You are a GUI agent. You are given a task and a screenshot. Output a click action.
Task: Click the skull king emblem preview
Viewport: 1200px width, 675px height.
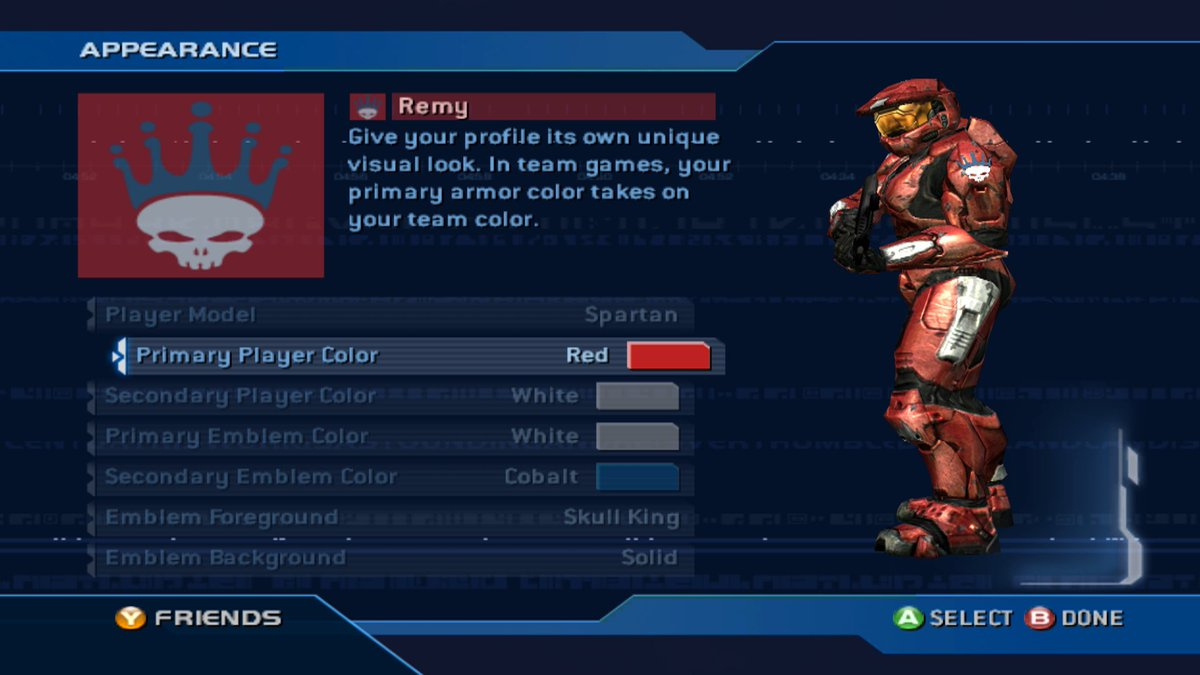[x=201, y=185]
